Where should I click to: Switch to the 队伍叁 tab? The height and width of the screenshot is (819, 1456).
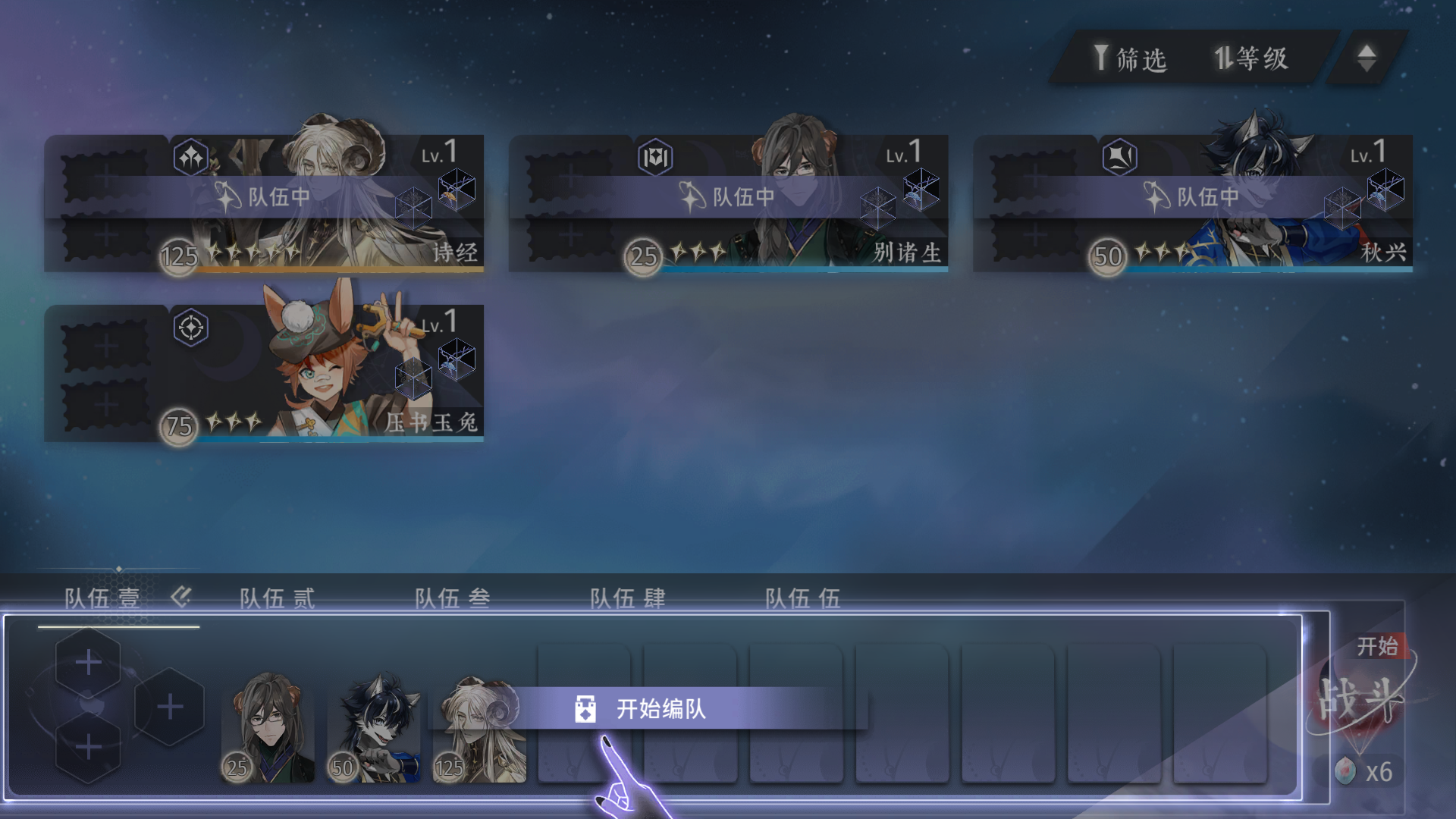[452, 598]
